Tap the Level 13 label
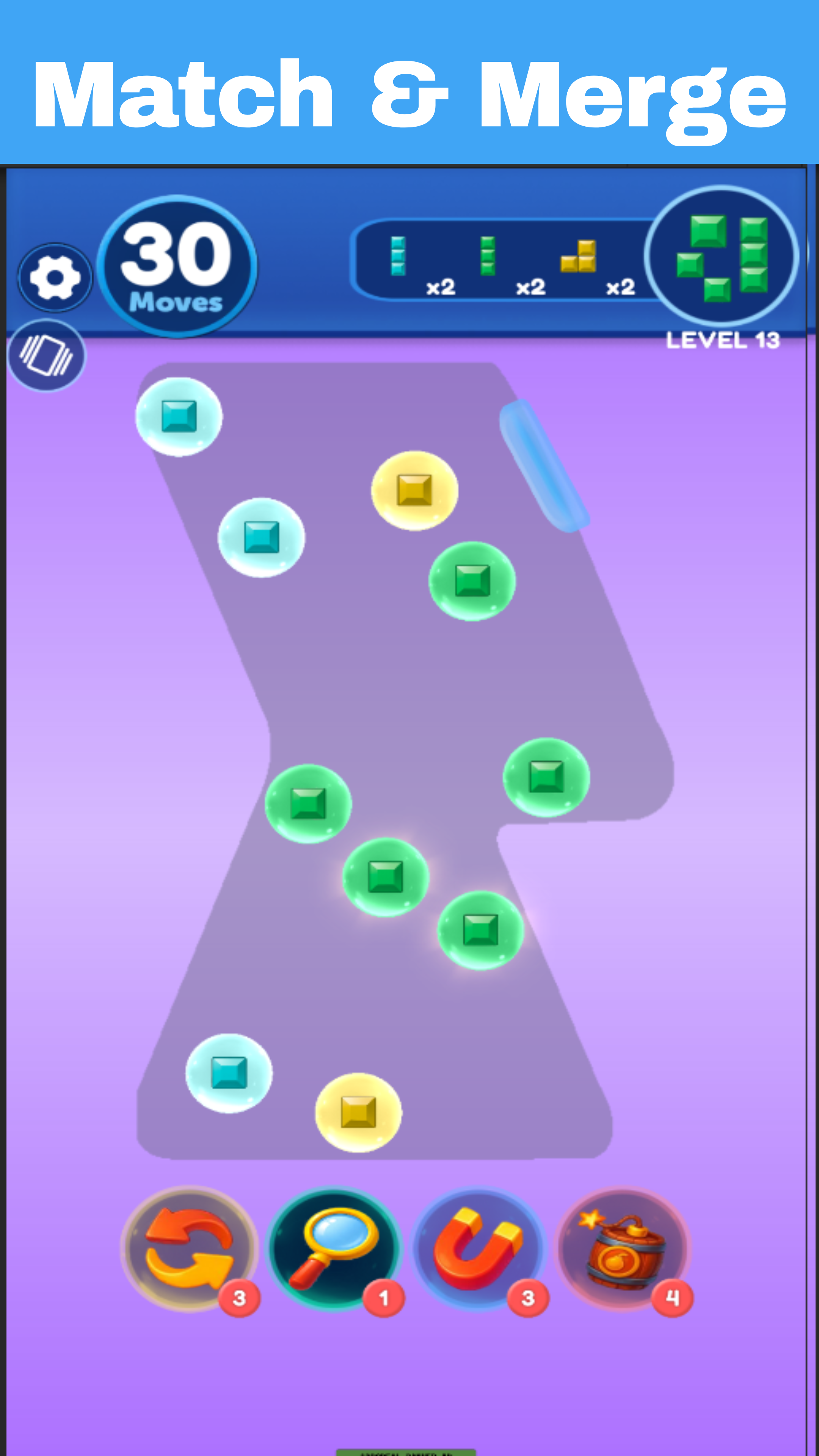The image size is (819, 1456). point(723,339)
